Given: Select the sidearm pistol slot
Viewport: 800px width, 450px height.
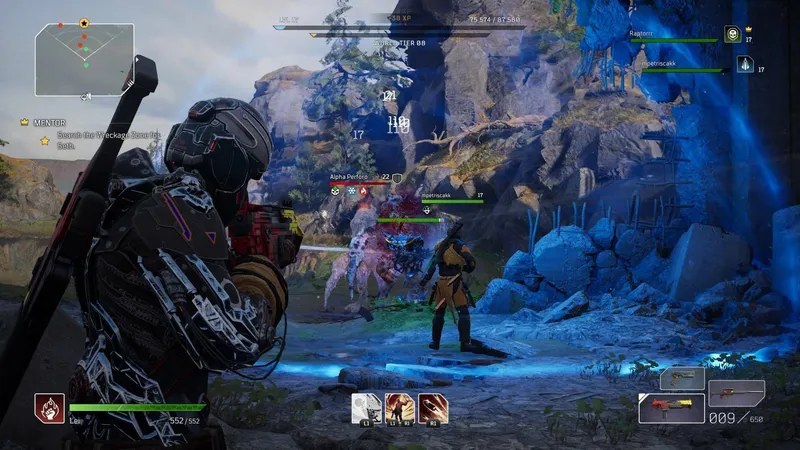Looking at the screenshot, I should coord(681,378).
